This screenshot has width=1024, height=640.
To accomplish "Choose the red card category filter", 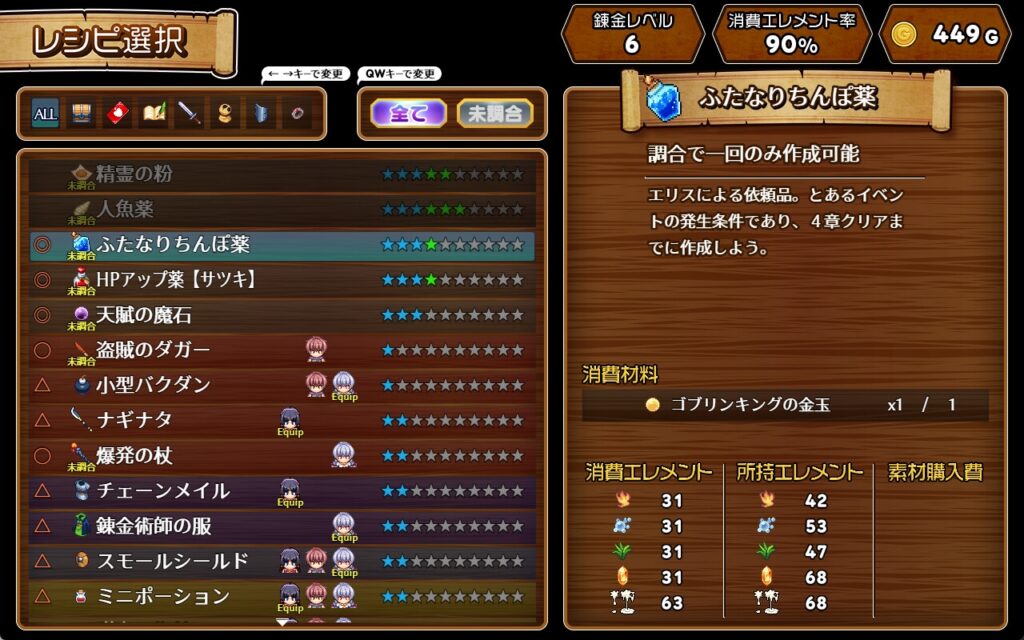I will coord(118,114).
